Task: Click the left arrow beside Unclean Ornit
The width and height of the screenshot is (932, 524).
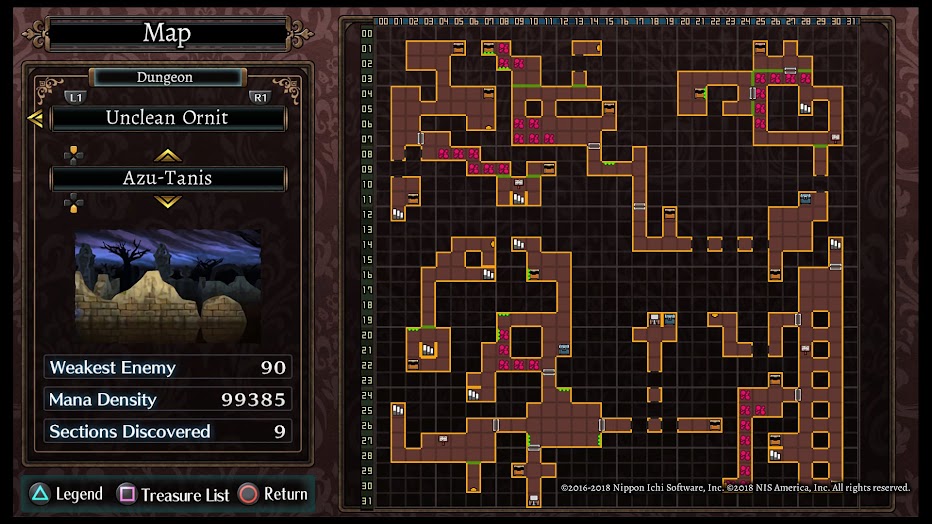Action: click(35, 119)
